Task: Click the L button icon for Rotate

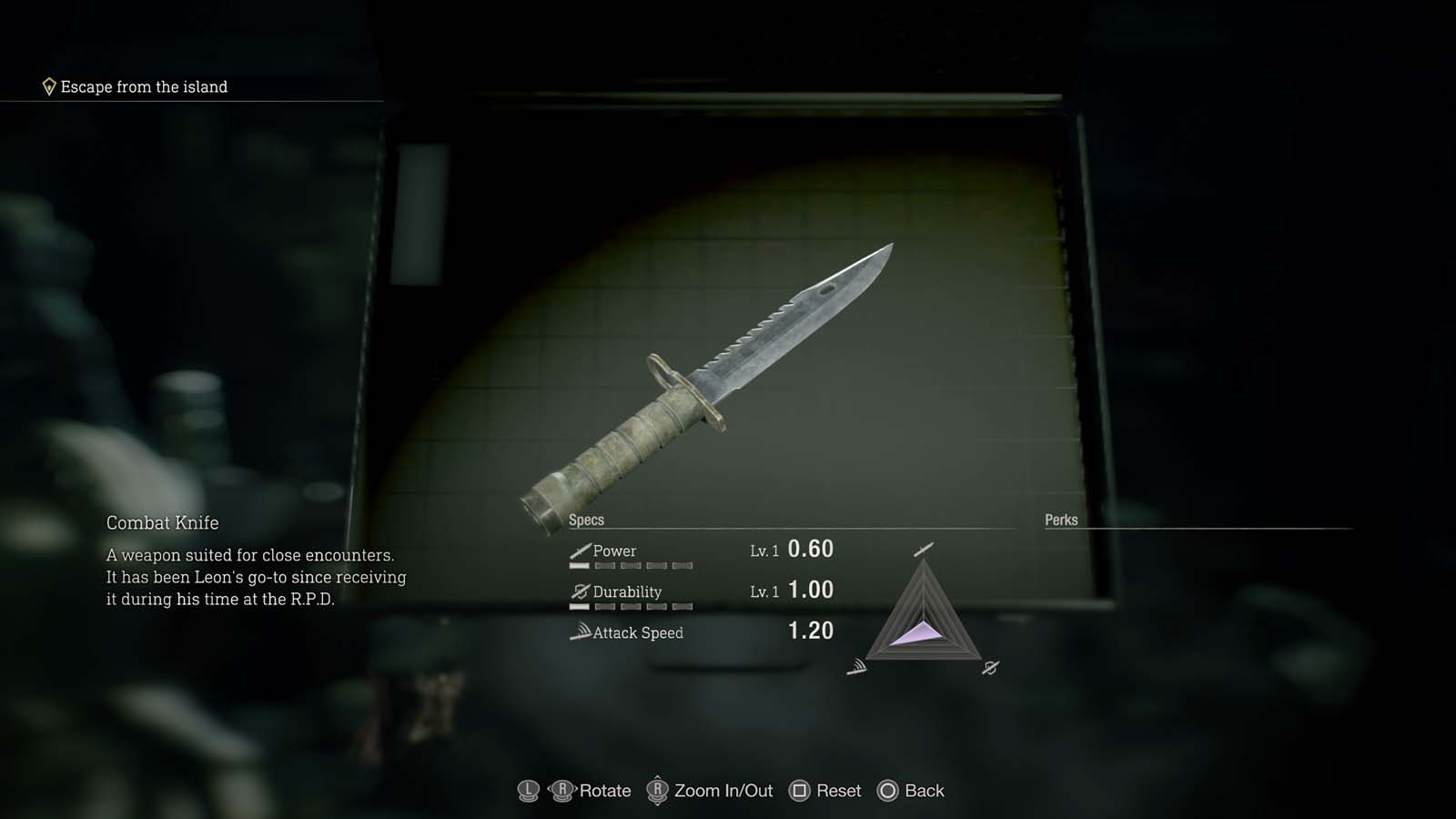Action: pyautogui.click(x=527, y=790)
